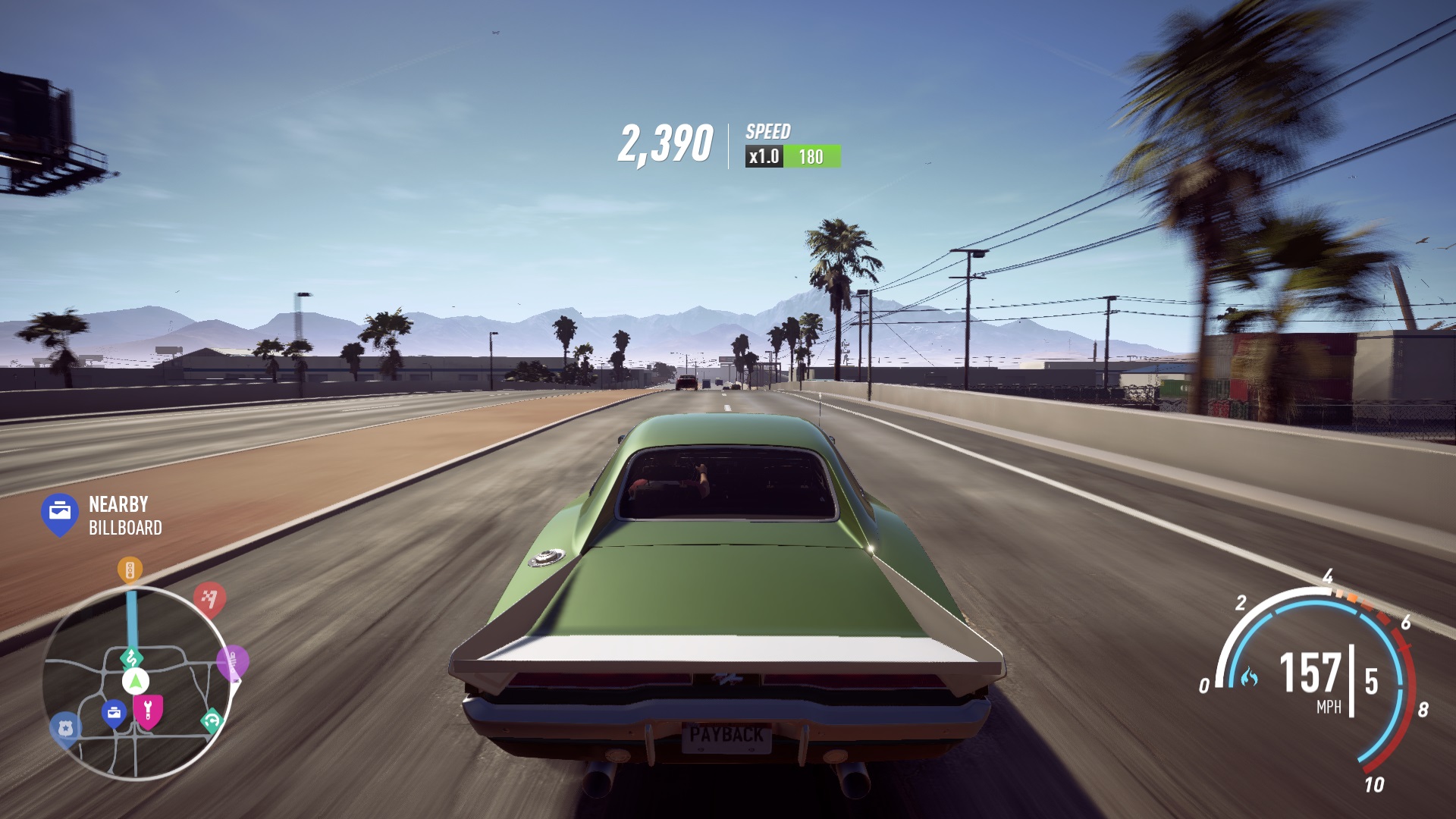Choose the red checkered flag race marker
1456x819 pixels.
[209, 598]
